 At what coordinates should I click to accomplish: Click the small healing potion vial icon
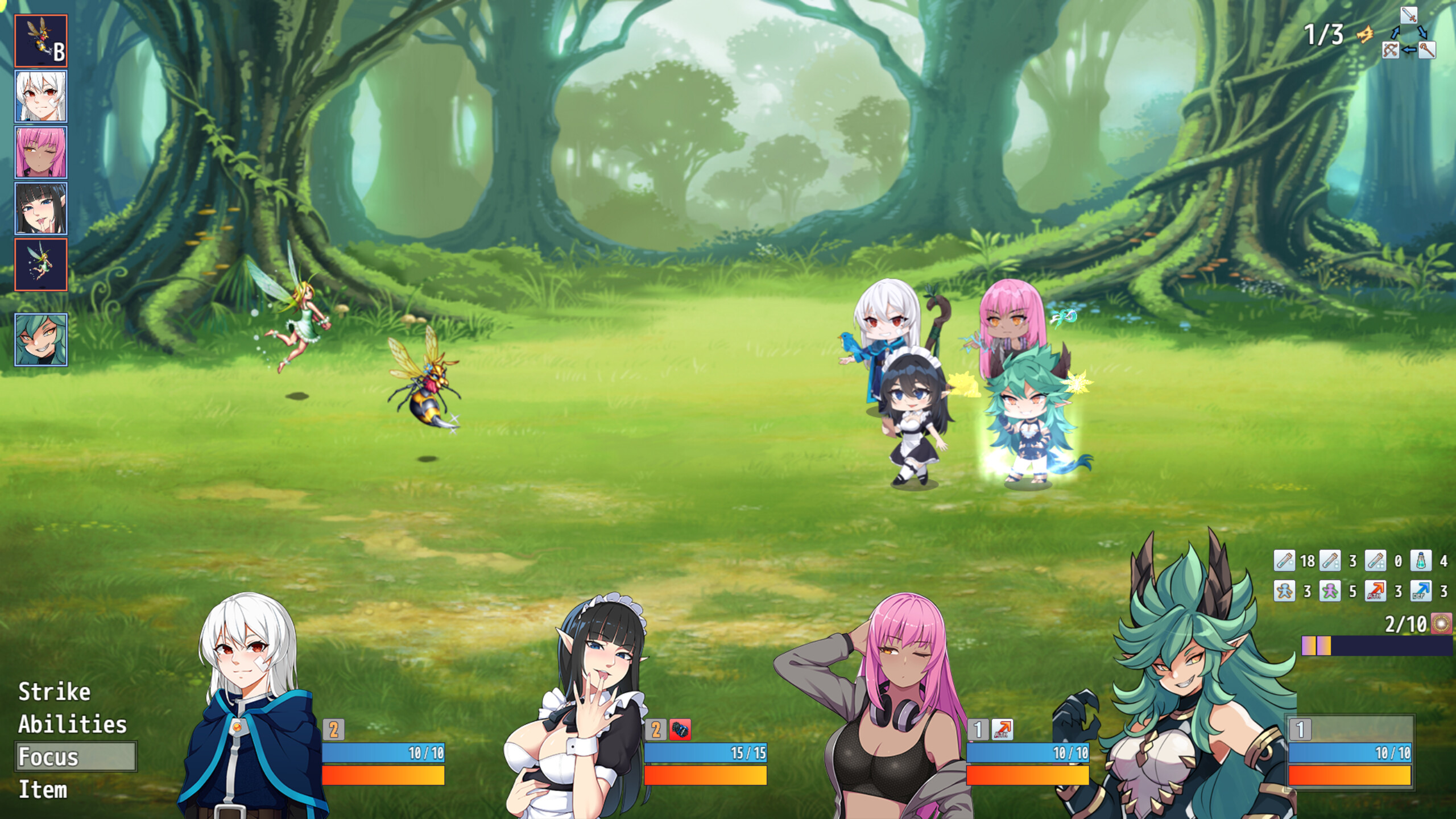pos(1284,562)
